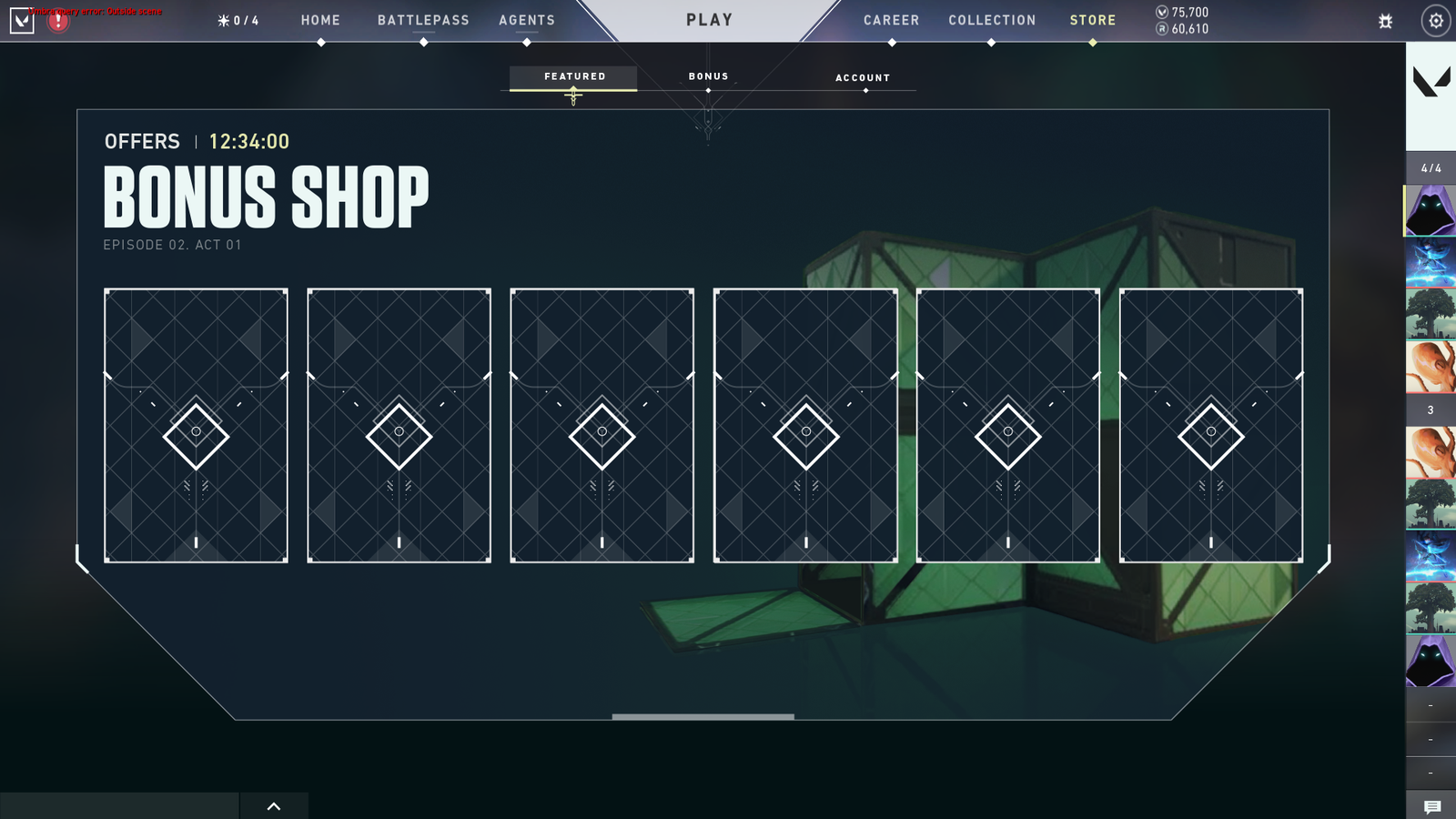This screenshot has width=1456, height=819.
Task: Click the Valorant logo in the top-left corner
Action: (22, 20)
